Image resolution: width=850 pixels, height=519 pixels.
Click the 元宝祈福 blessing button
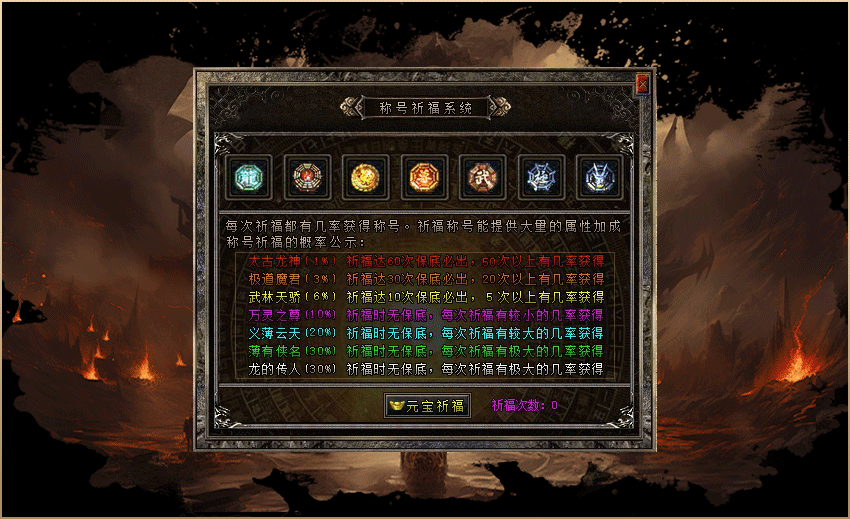click(x=427, y=405)
